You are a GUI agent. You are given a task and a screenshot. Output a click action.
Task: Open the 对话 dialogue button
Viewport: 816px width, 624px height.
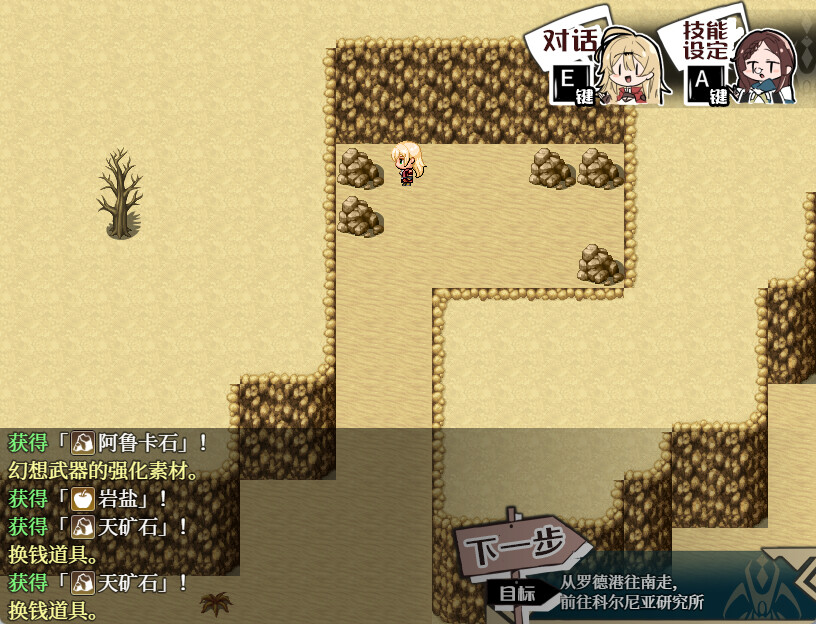596,64
